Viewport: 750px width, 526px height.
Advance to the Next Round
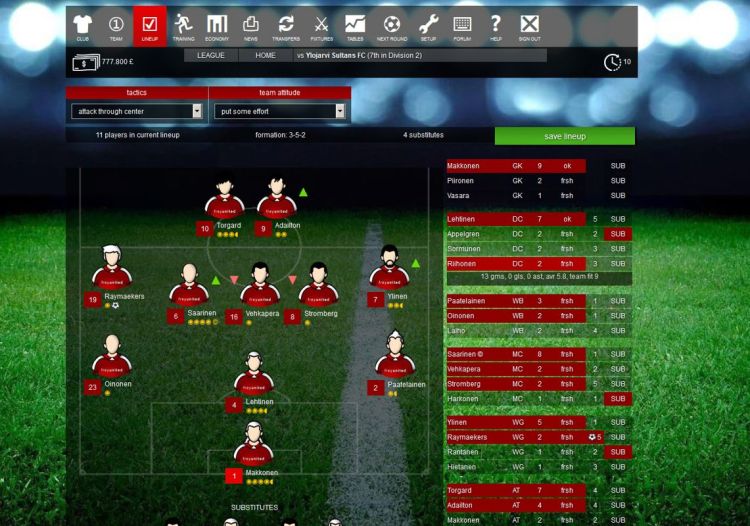392,26
